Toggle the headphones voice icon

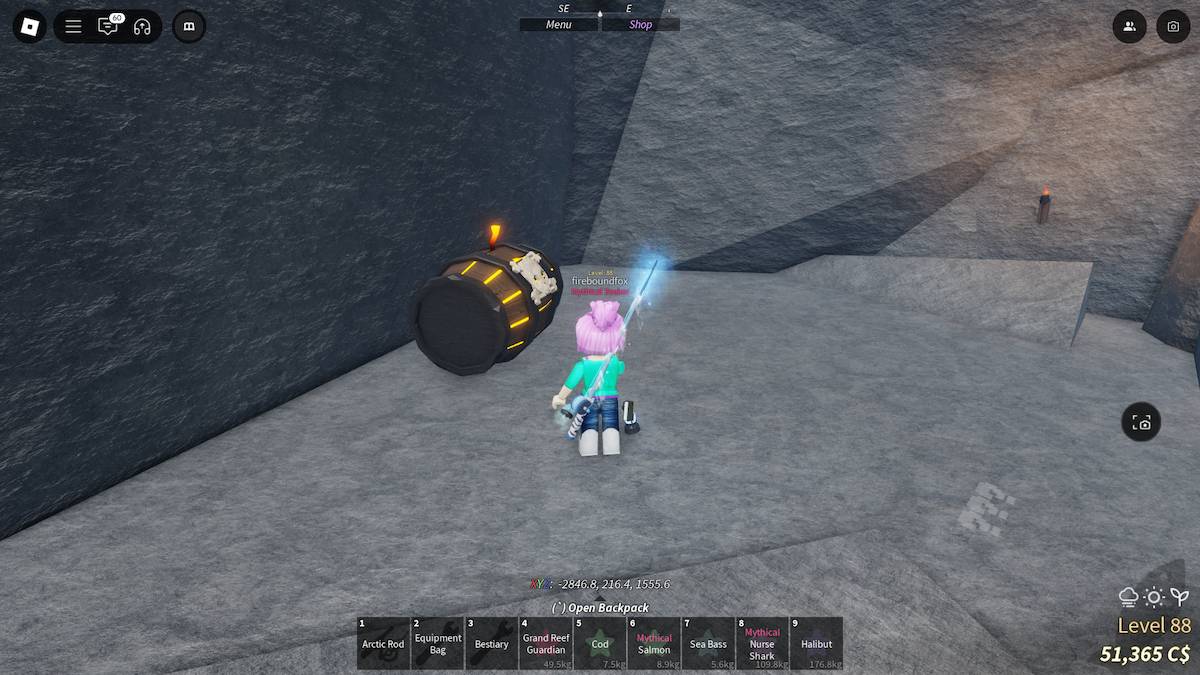click(142, 26)
